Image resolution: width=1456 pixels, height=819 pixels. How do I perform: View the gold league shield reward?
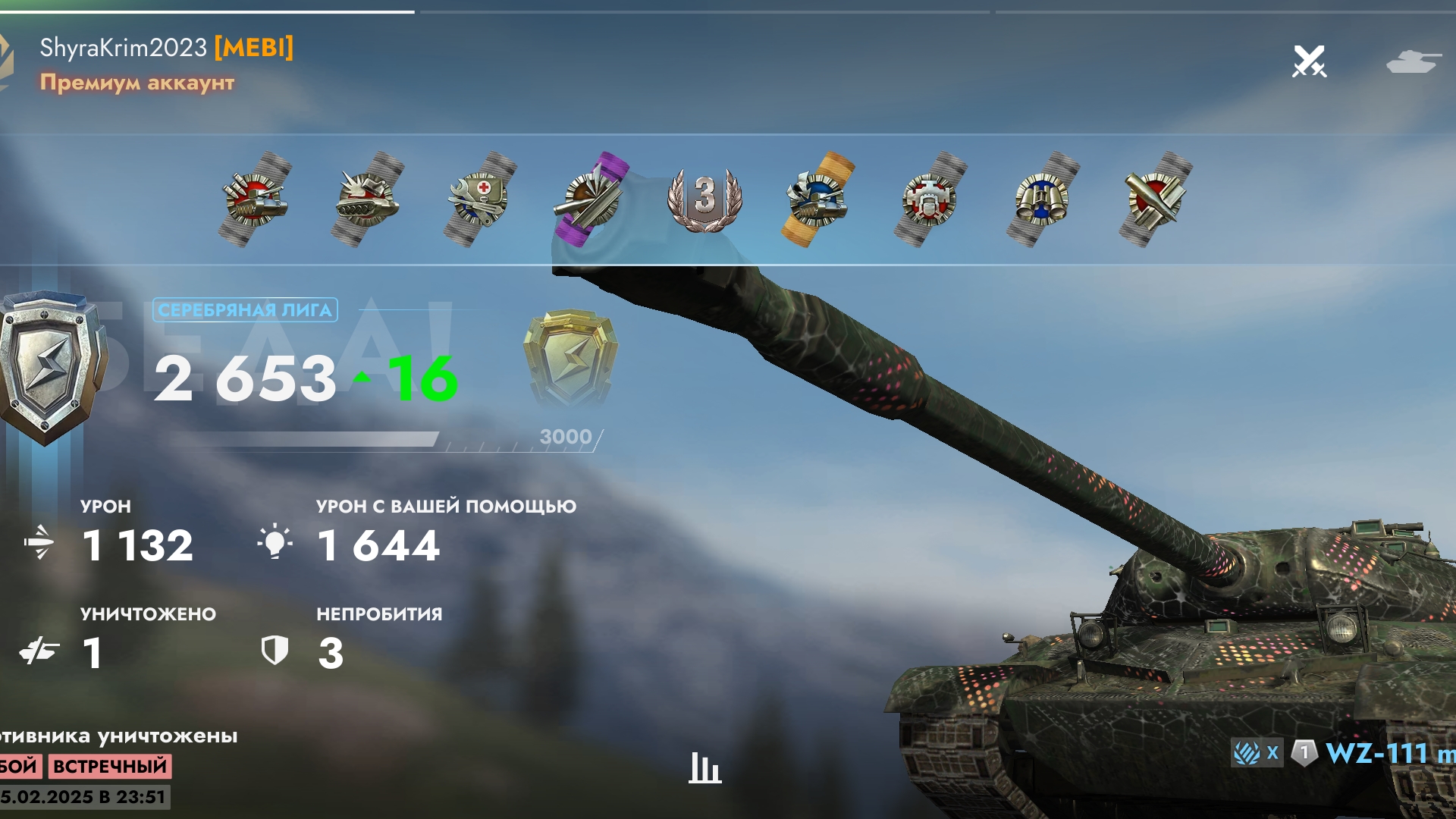[x=570, y=355]
